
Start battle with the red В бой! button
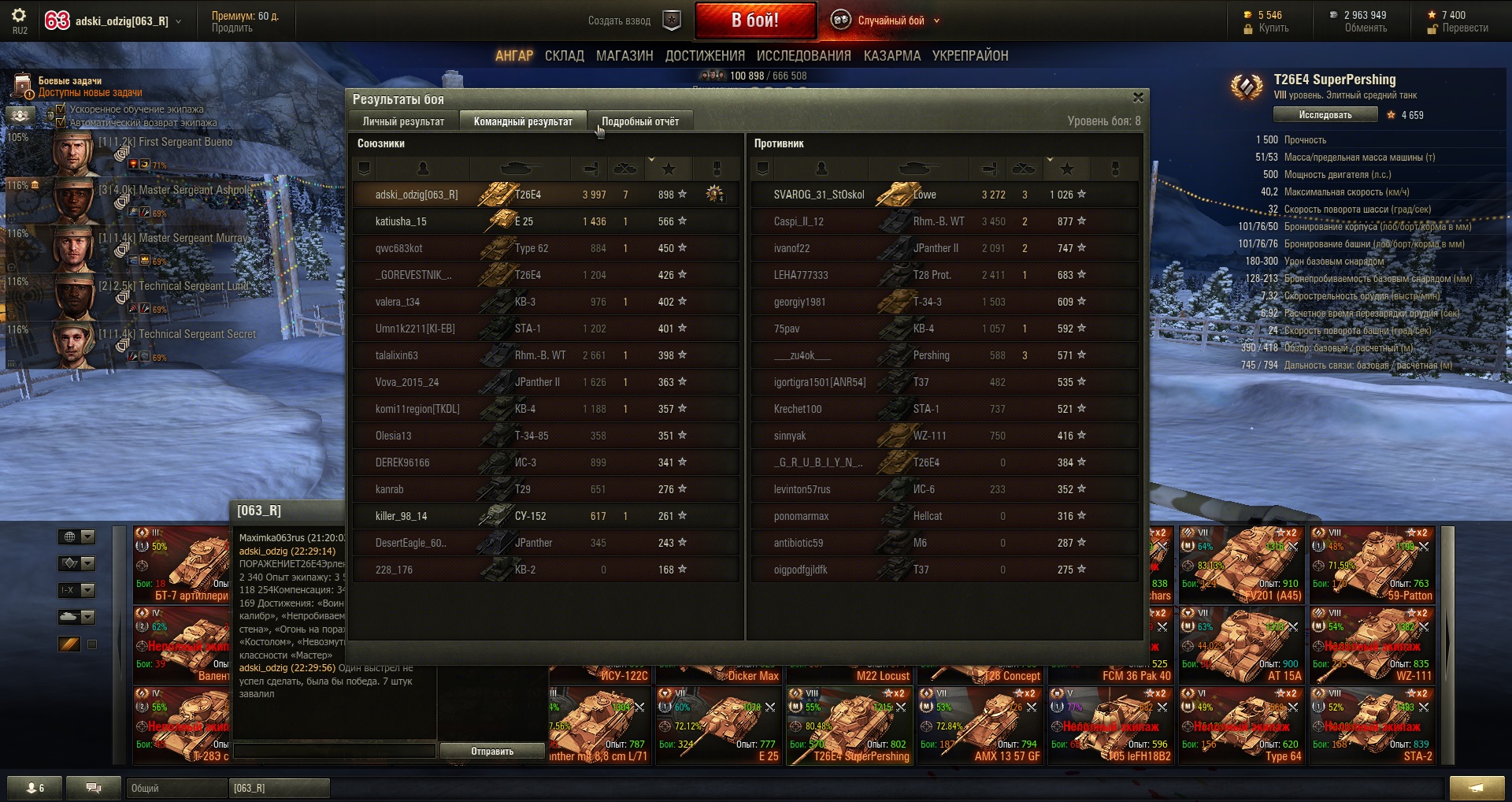[x=754, y=20]
